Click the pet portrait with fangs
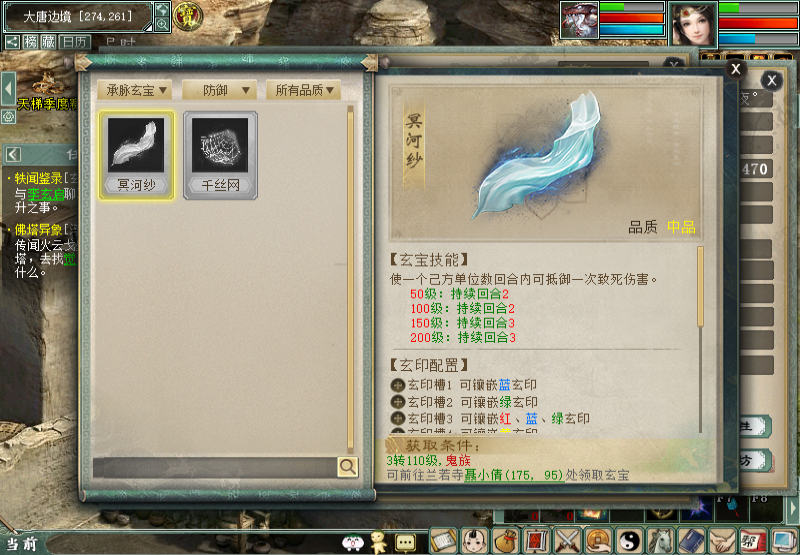Screen dimensions: 800x555 tap(579, 21)
